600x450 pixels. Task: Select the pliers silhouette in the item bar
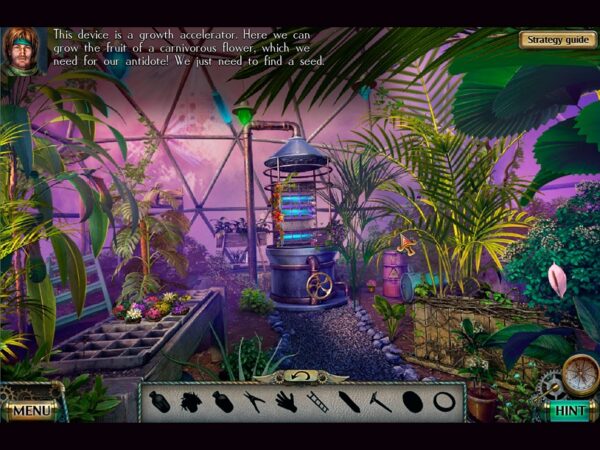click(254, 402)
